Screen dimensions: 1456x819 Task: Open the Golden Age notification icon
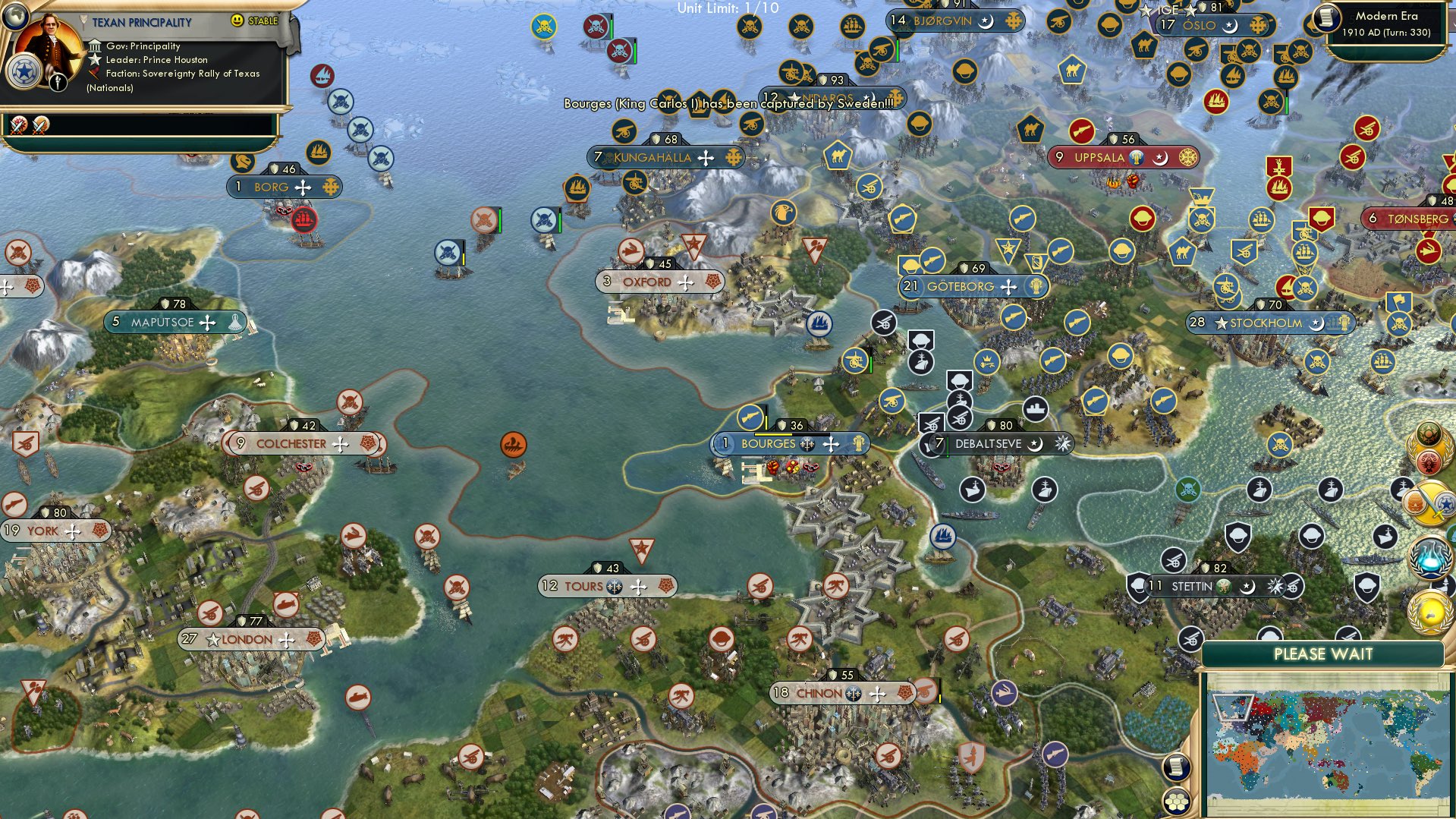pos(1429,612)
